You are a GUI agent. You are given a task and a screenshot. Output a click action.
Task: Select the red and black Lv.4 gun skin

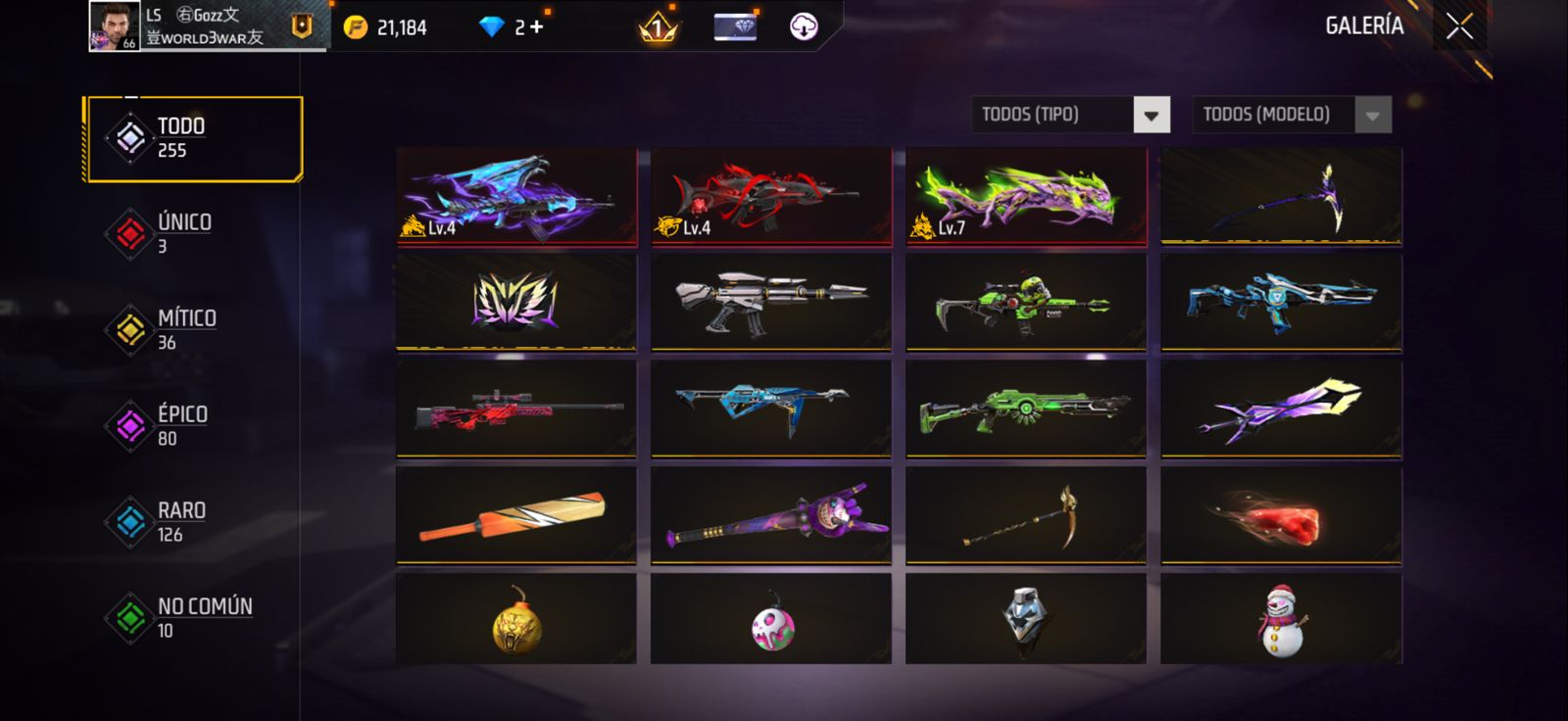click(x=771, y=197)
